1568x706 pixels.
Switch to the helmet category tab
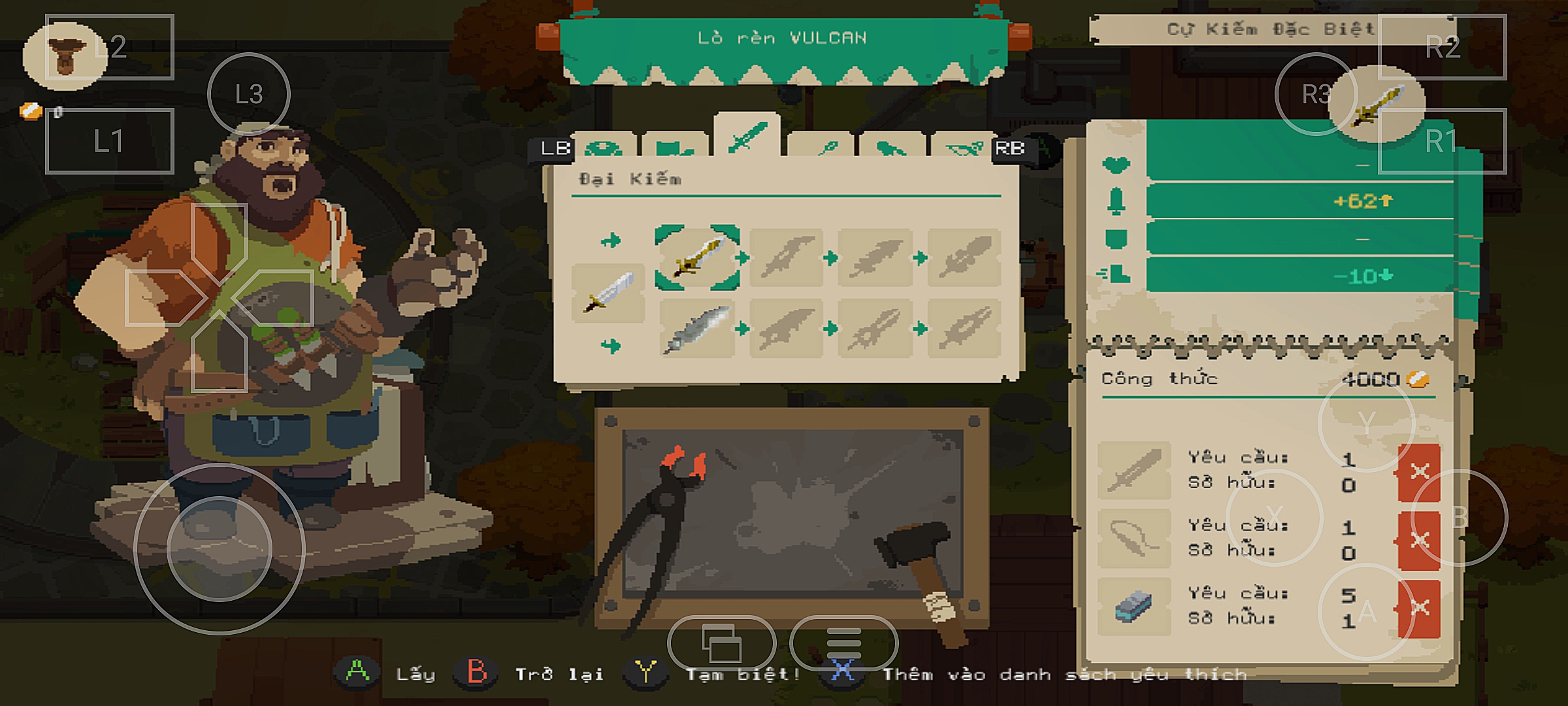[603, 148]
